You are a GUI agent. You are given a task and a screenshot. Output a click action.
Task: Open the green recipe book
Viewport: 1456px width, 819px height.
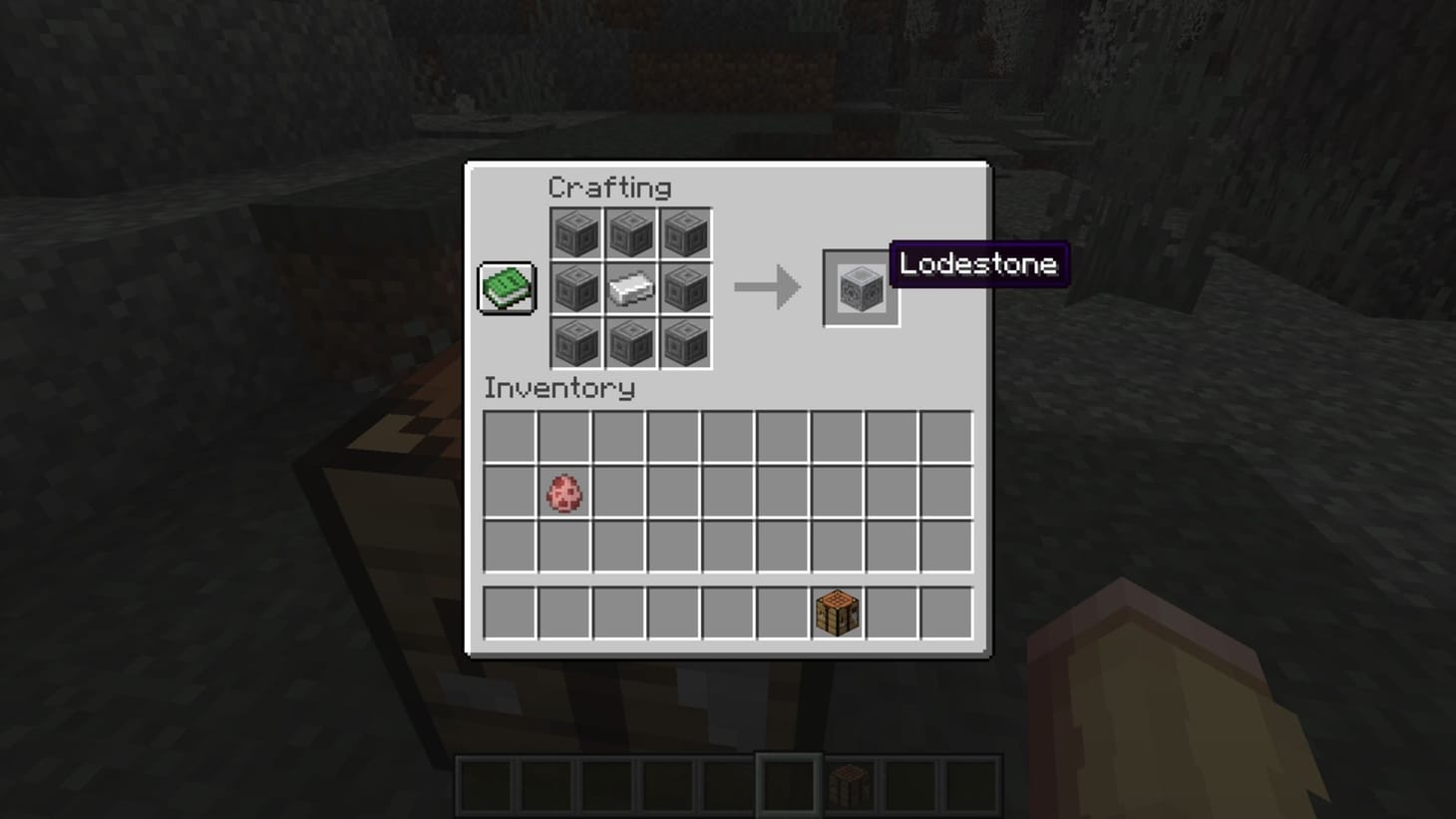pyautogui.click(x=506, y=286)
